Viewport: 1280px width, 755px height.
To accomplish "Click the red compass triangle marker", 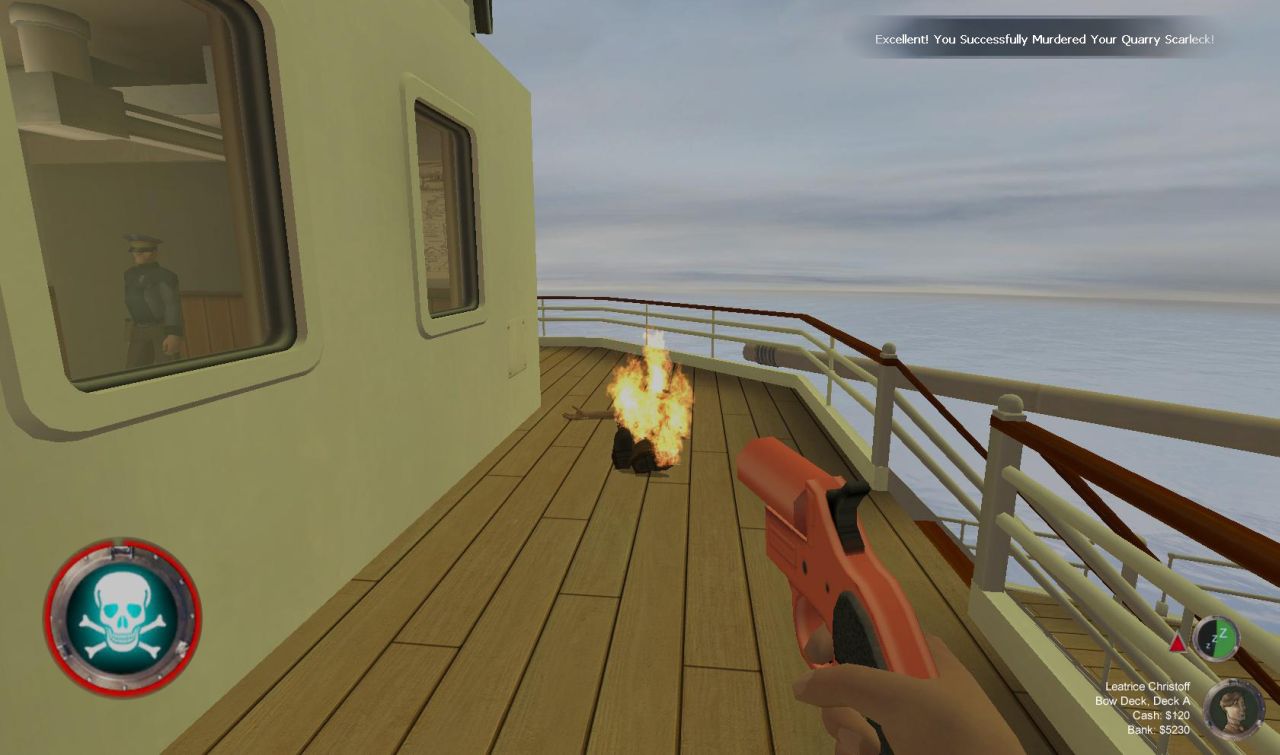I will coord(1177,641).
